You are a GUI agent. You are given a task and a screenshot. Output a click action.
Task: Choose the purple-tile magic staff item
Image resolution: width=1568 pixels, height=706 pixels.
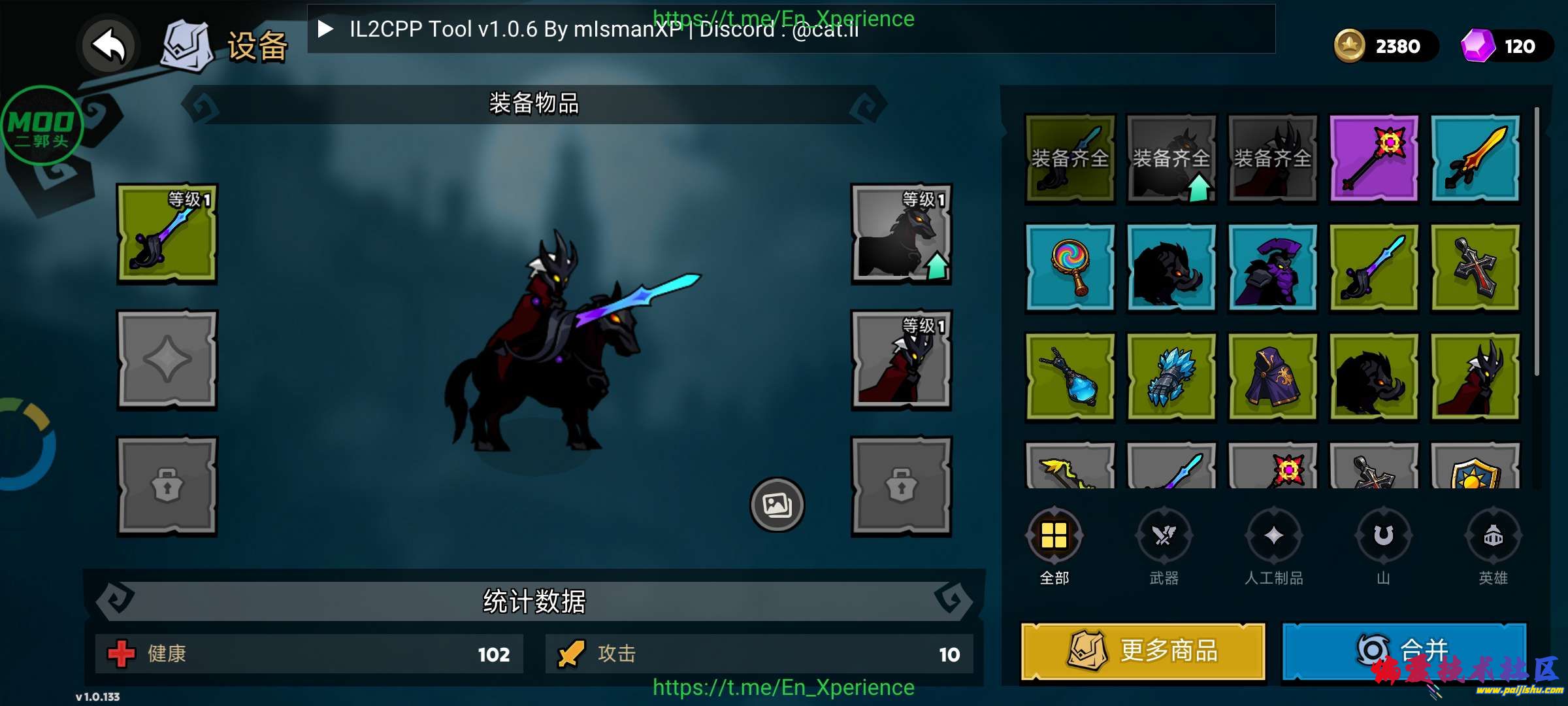point(1374,158)
